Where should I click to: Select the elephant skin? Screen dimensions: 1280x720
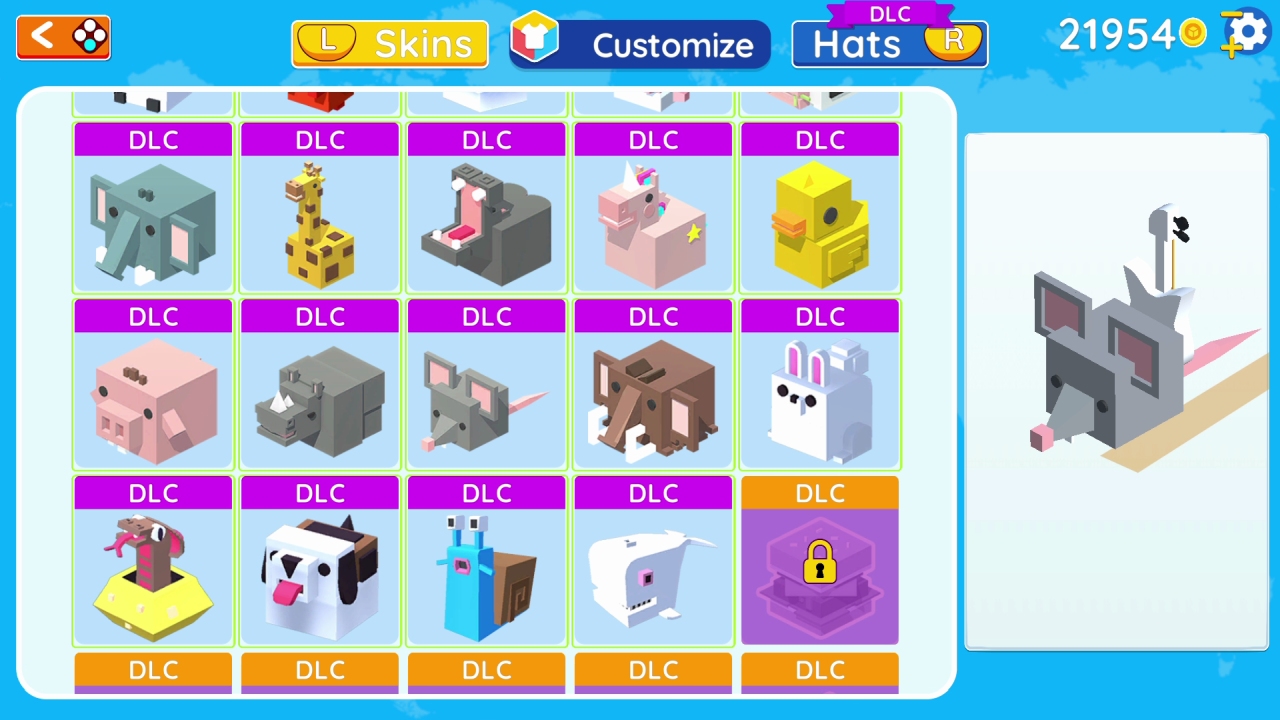(x=152, y=220)
